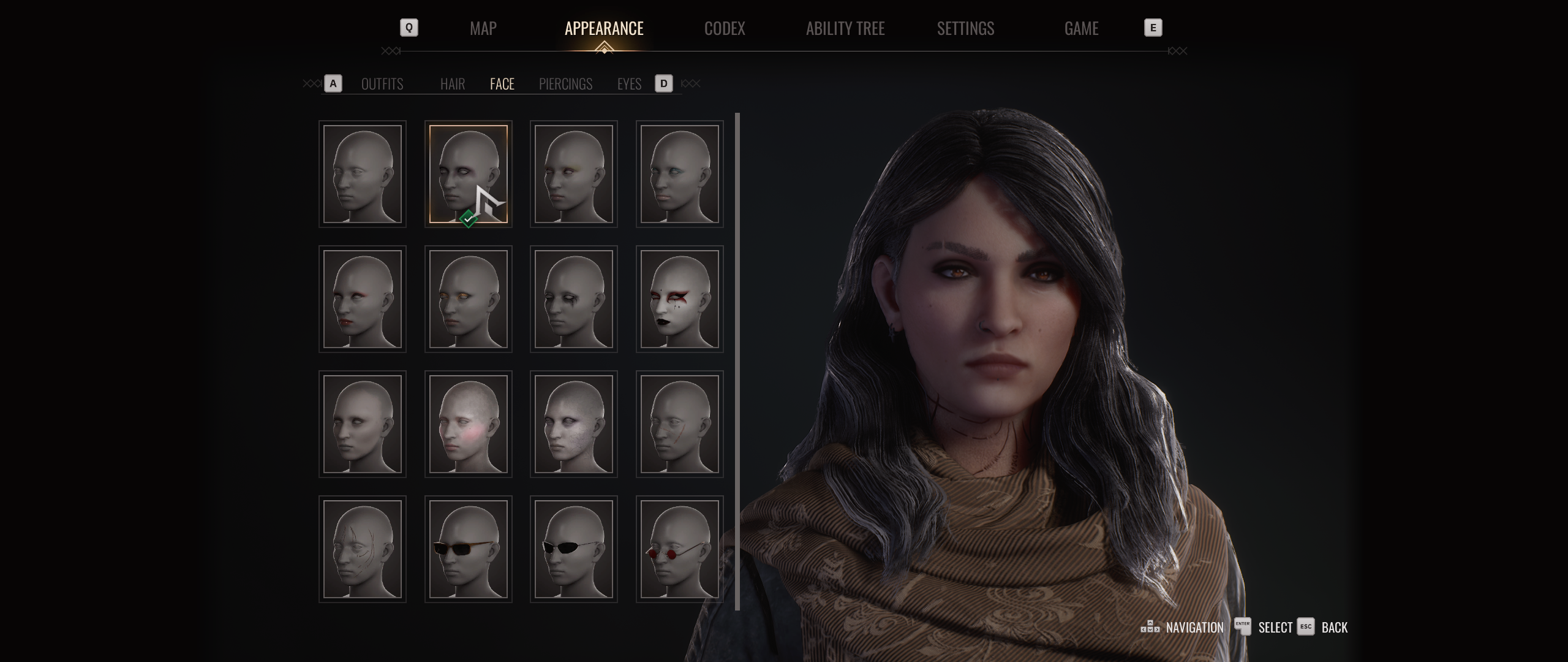
Task: Select the Appearance tab
Action: (x=604, y=28)
